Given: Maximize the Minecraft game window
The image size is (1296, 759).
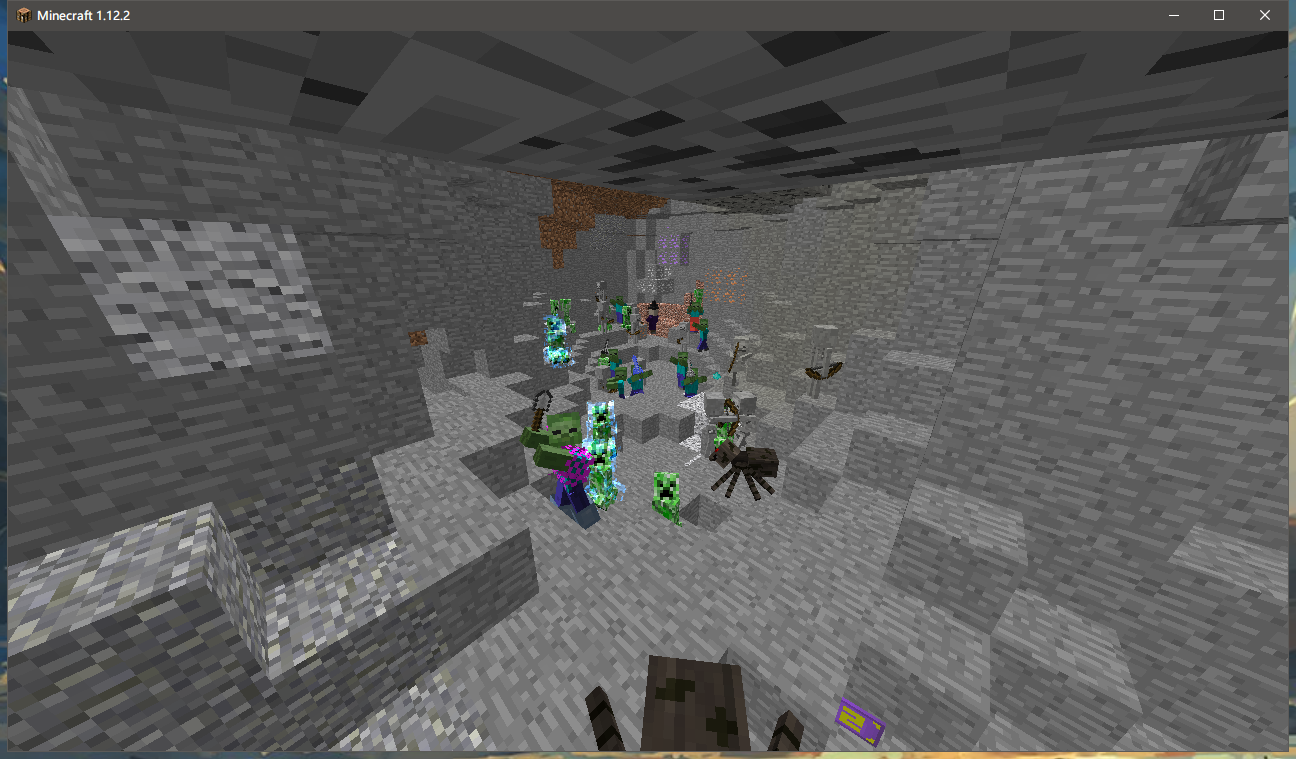Looking at the screenshot, I should click(1219, 15).
